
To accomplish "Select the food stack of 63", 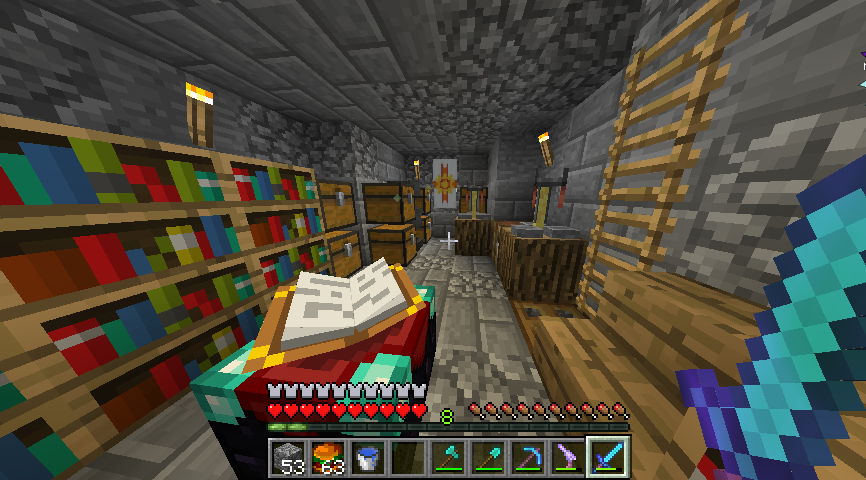I will [328, 458].
